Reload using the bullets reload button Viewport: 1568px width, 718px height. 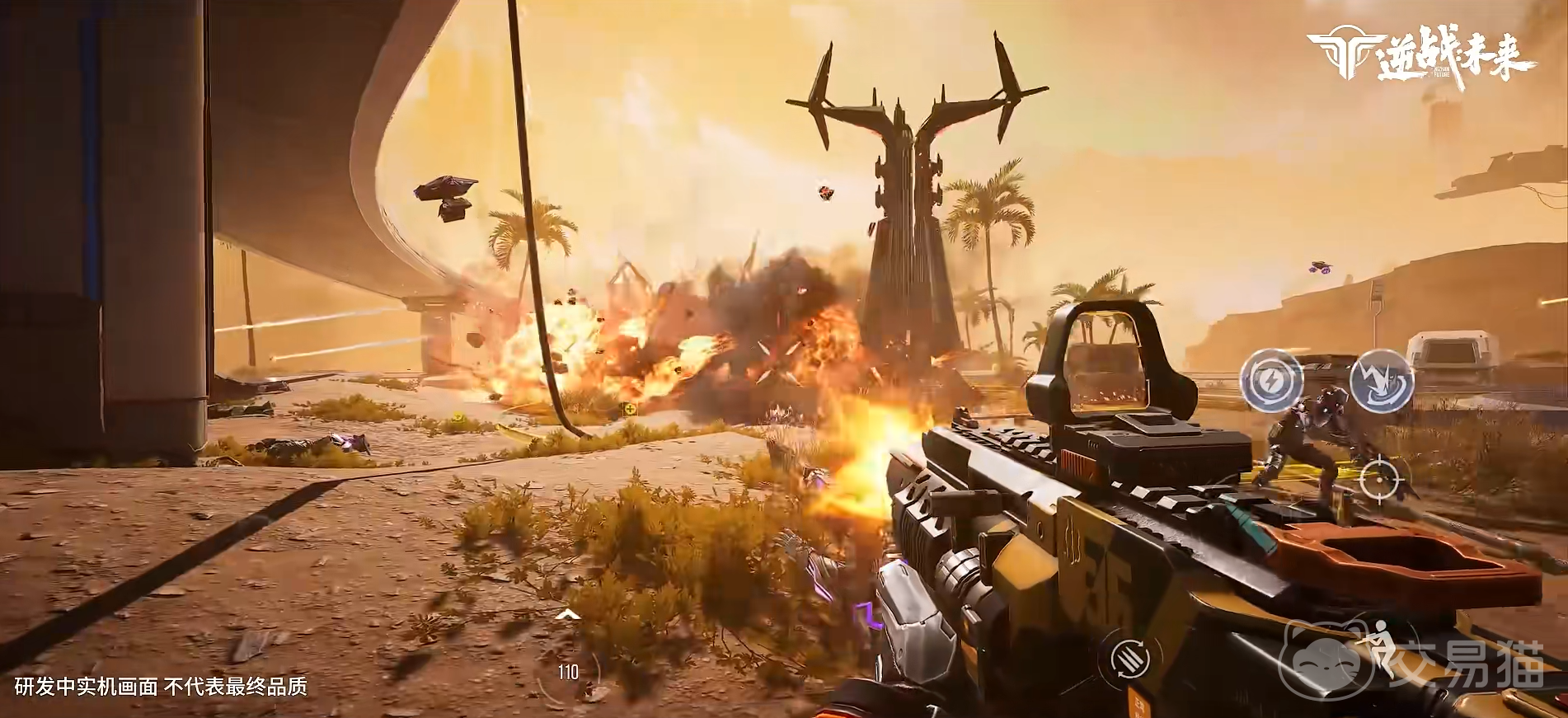point(1131,659)
